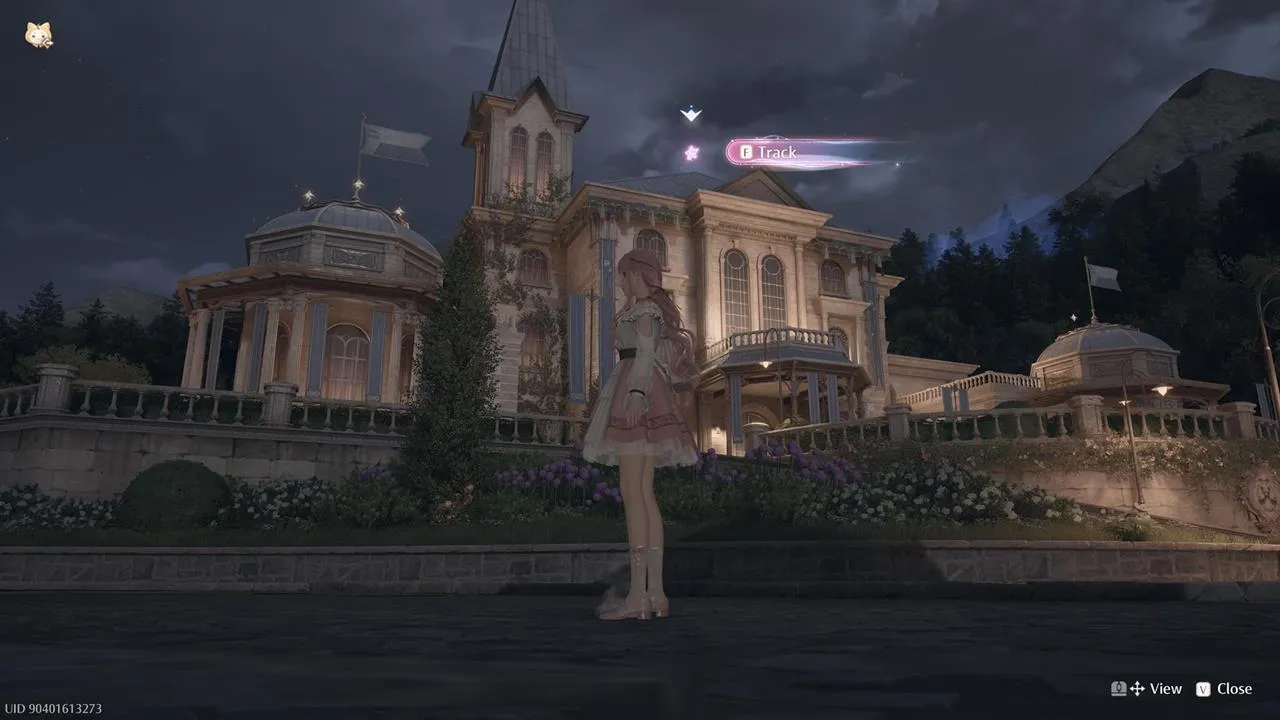The height and width of the screenshot is (720, 1280).
Task: Click the mouse icon beside View
Action: click(1119, 689)
